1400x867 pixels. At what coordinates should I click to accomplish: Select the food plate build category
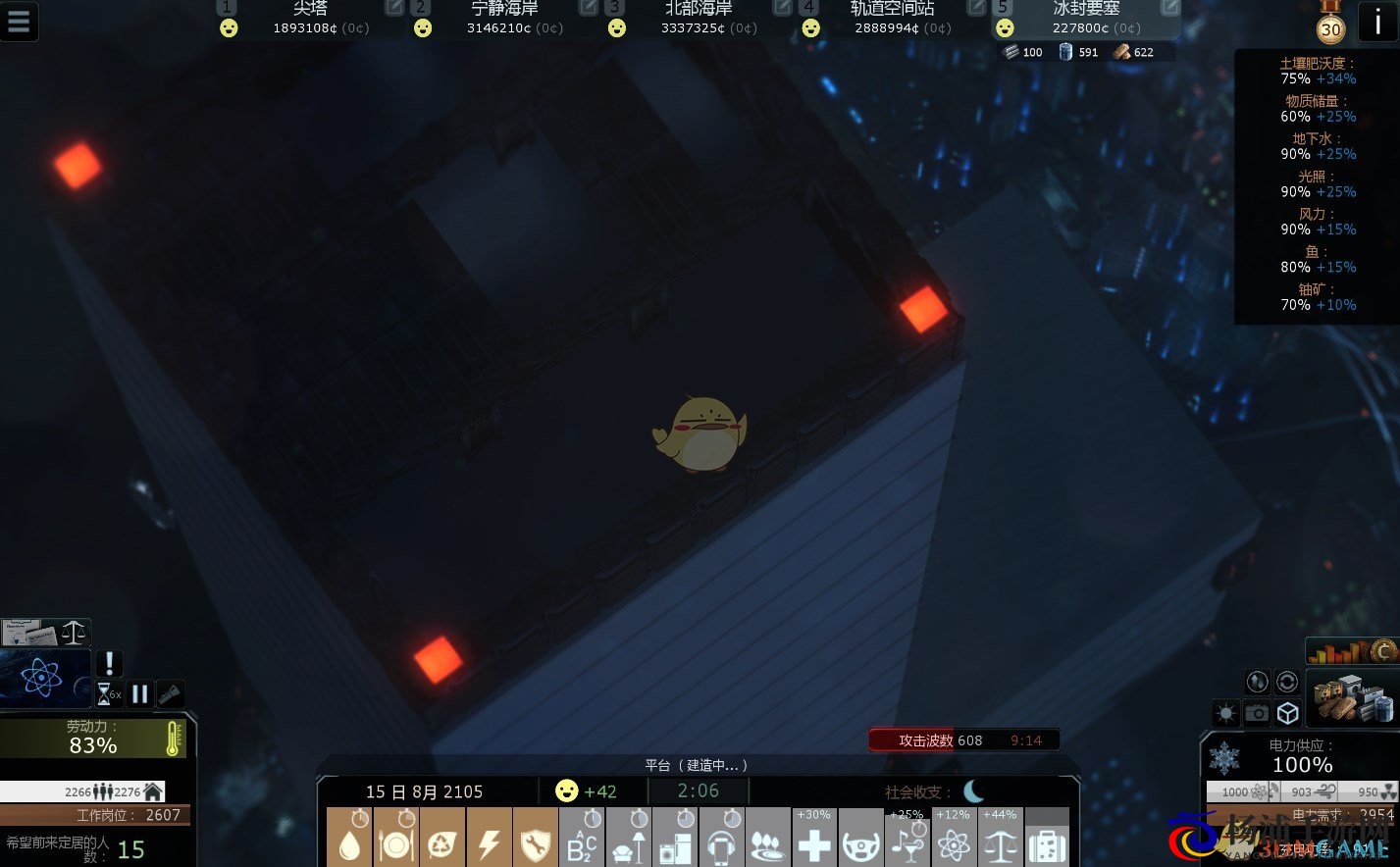tap(395, 839)
